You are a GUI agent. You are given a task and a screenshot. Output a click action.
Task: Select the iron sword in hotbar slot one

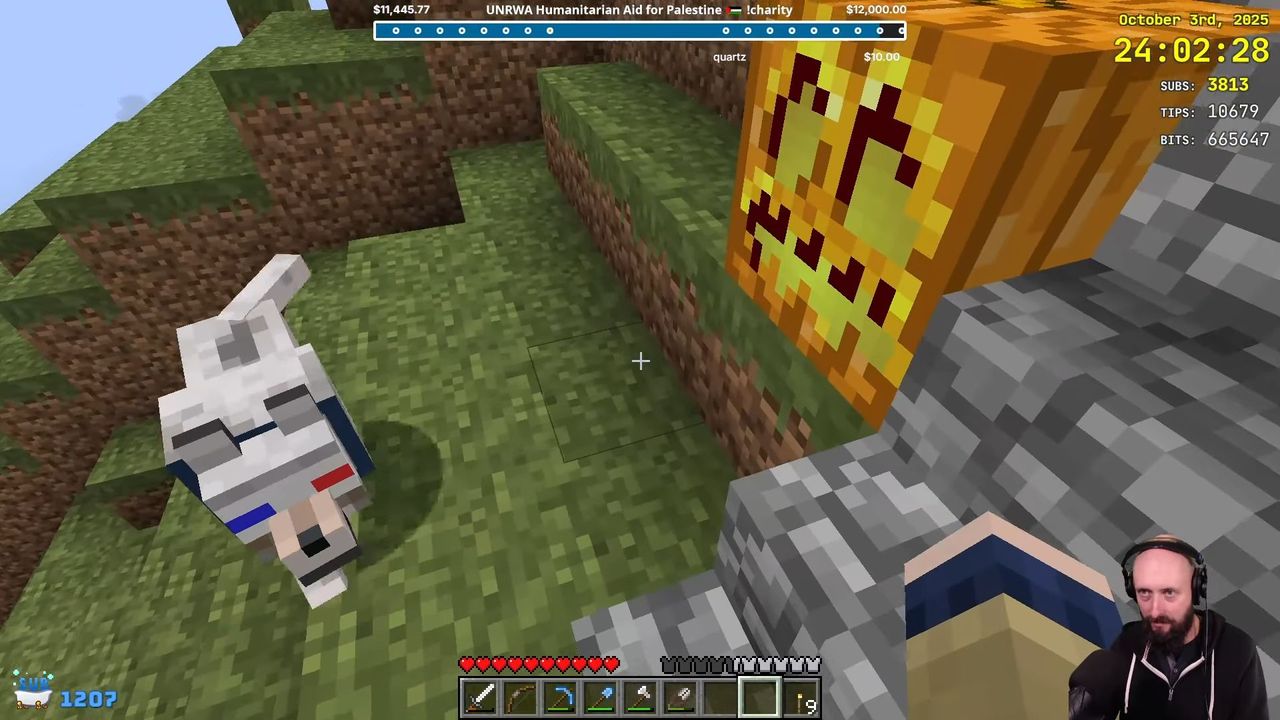(480, 696)
